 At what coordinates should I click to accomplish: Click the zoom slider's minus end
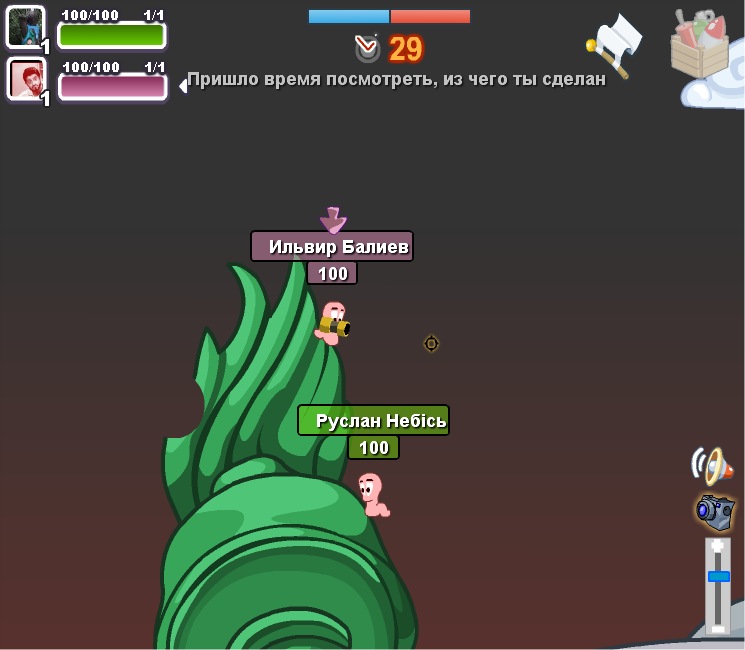(x=718, y=627)
